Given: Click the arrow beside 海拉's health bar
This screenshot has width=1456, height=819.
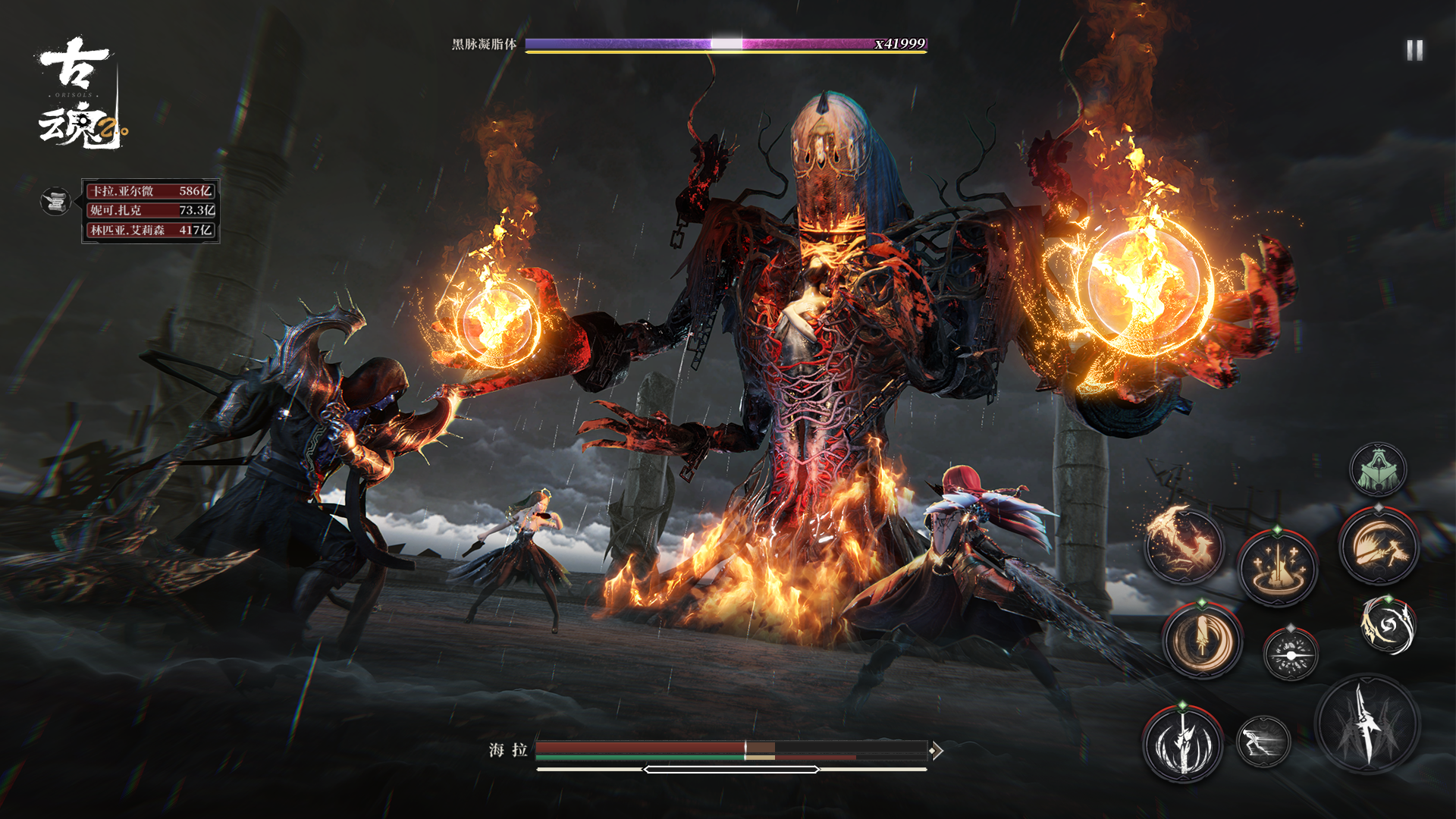Looking at the screenshot, I should pyautogui.click(x=937, y=751).
